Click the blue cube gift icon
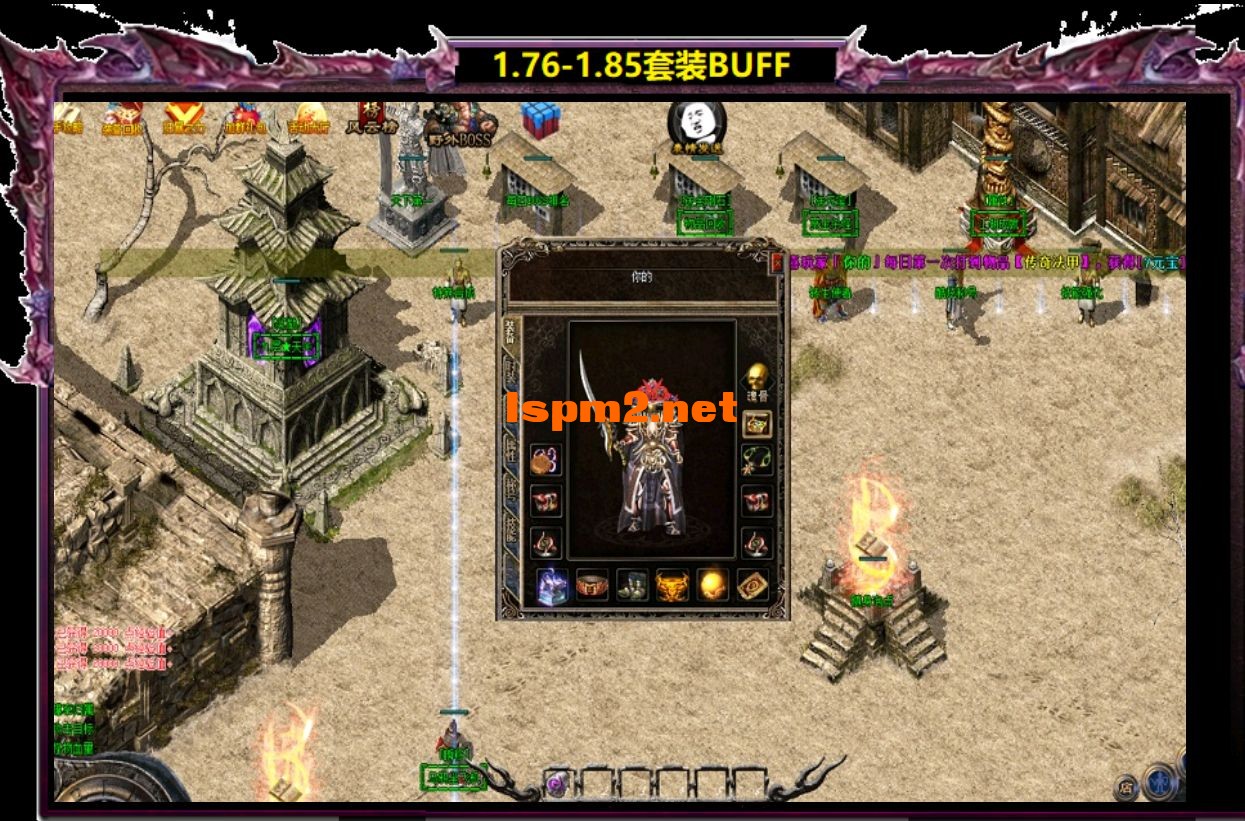 click(x=540, y=120)
